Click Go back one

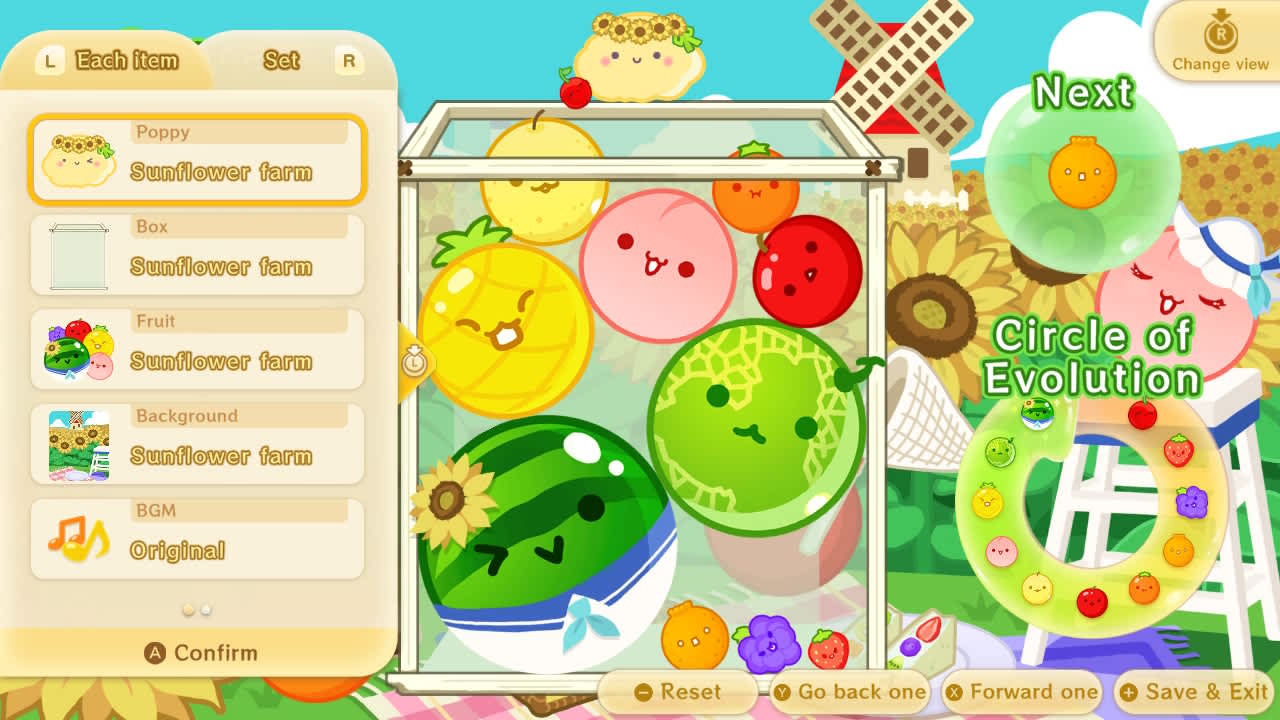pyautogui.click(x=851, y=691)
